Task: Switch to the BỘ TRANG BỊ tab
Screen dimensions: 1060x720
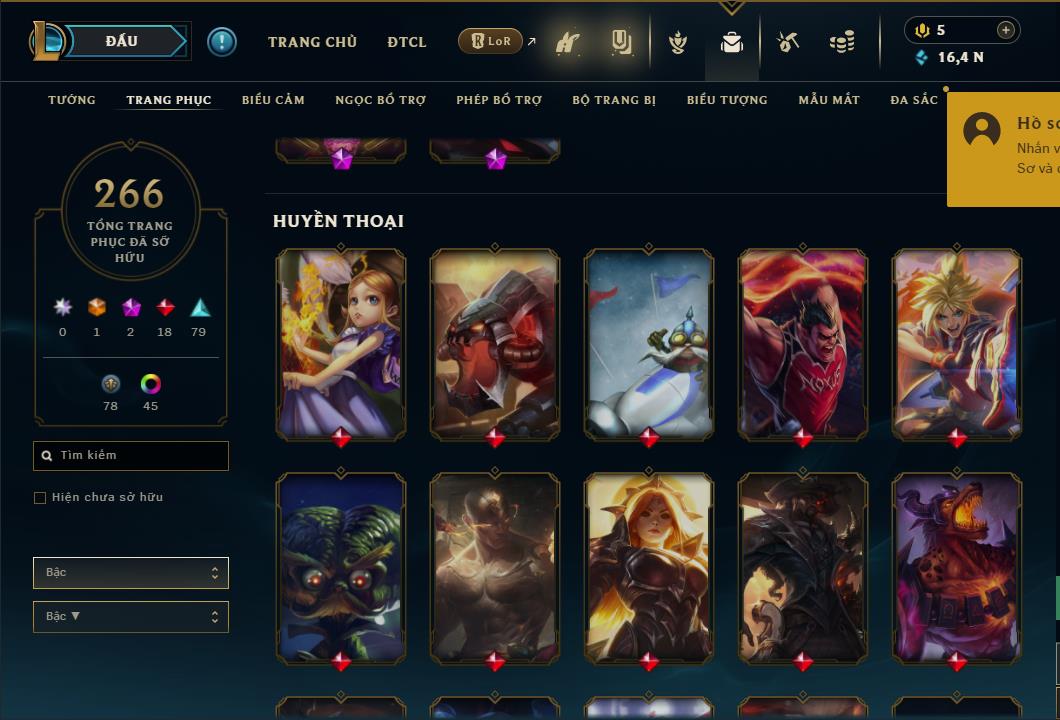Action: click(614, 100)
